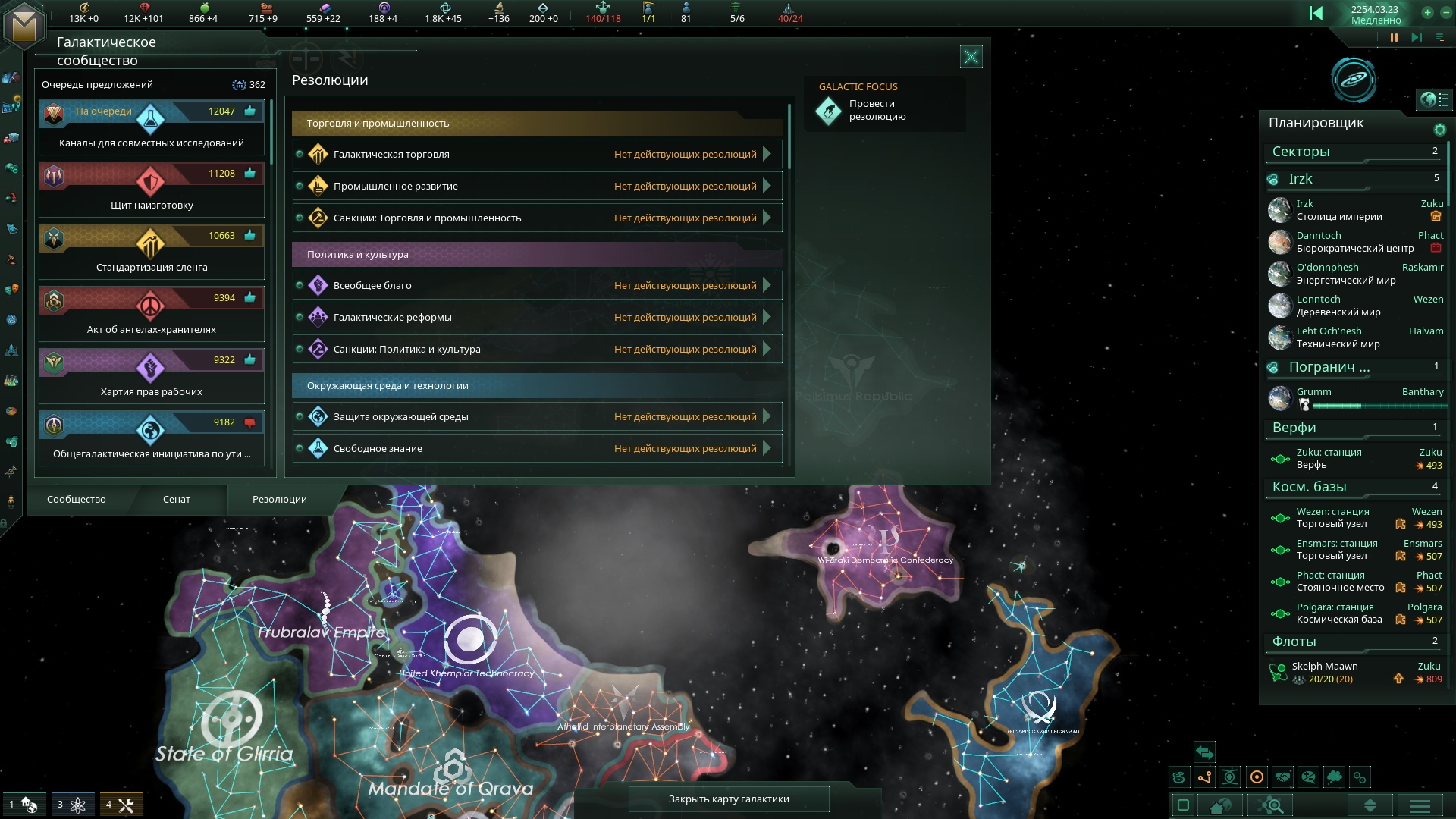Open the Свободное знание resolution row
The image size is (1456, 819).
click(x=537, y=449)
